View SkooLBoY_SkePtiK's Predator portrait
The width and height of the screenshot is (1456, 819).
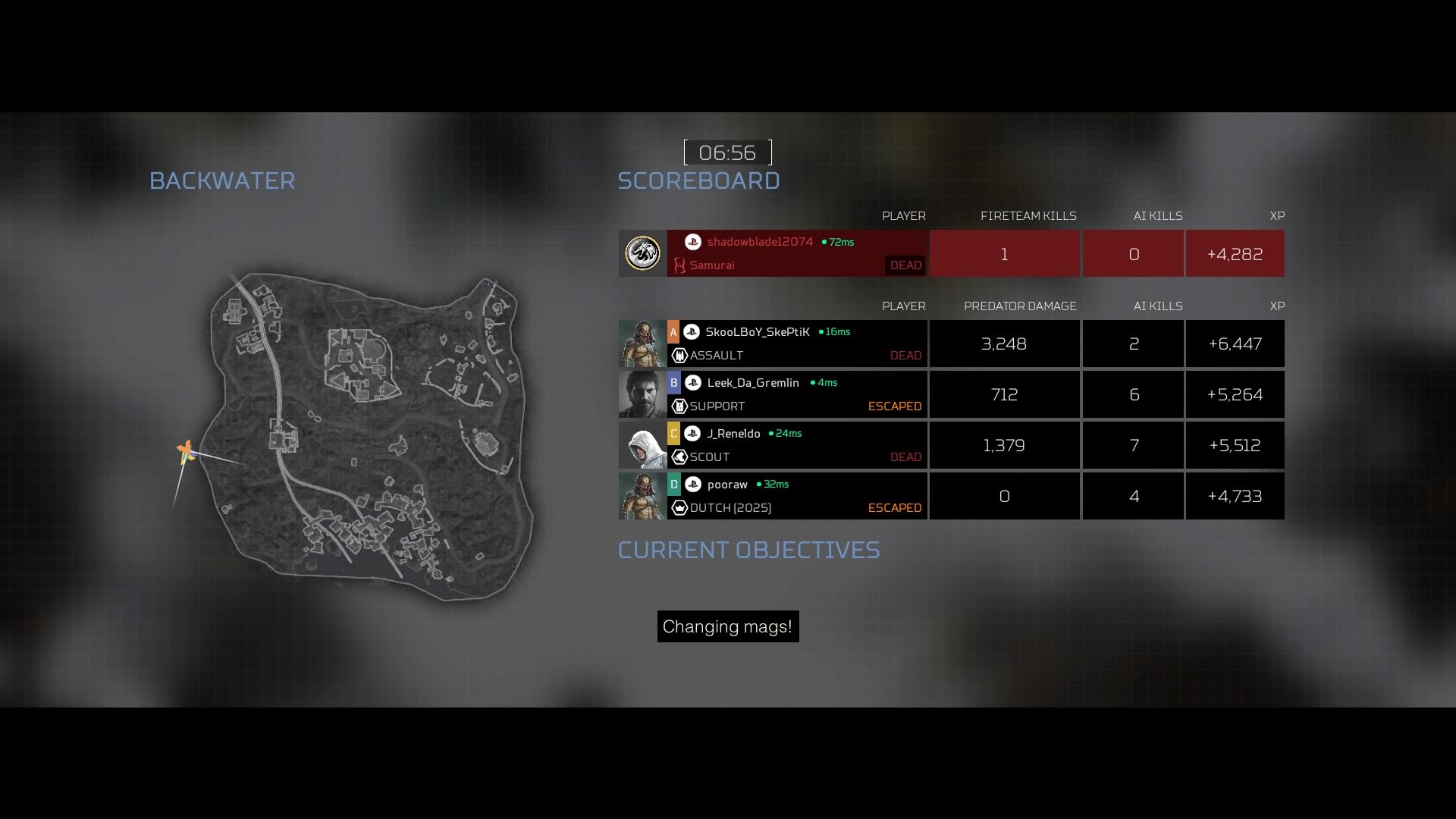tap(642, 344)
